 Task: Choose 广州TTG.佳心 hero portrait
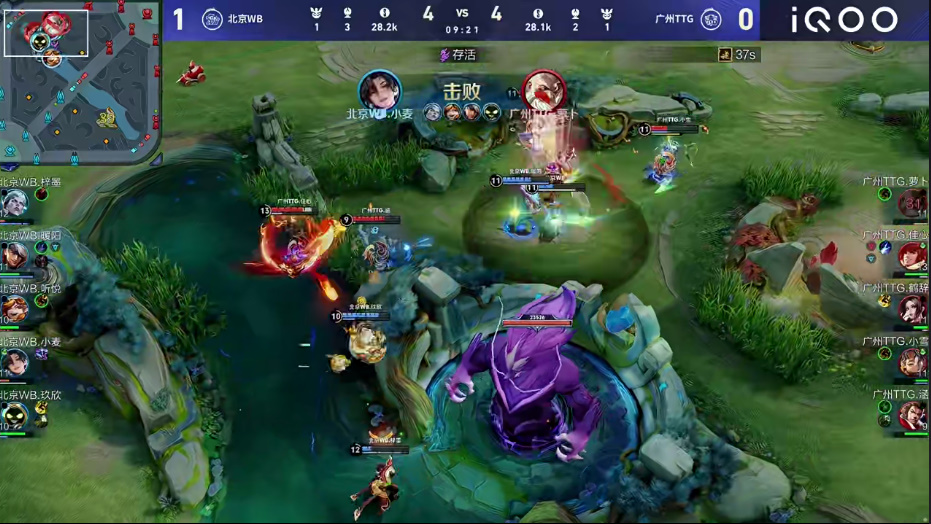point(912,257)
